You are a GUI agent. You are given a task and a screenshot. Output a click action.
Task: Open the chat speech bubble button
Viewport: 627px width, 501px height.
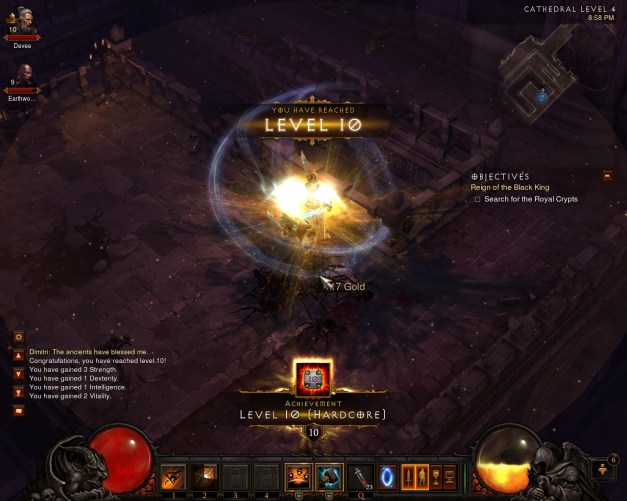coord(18,410)
